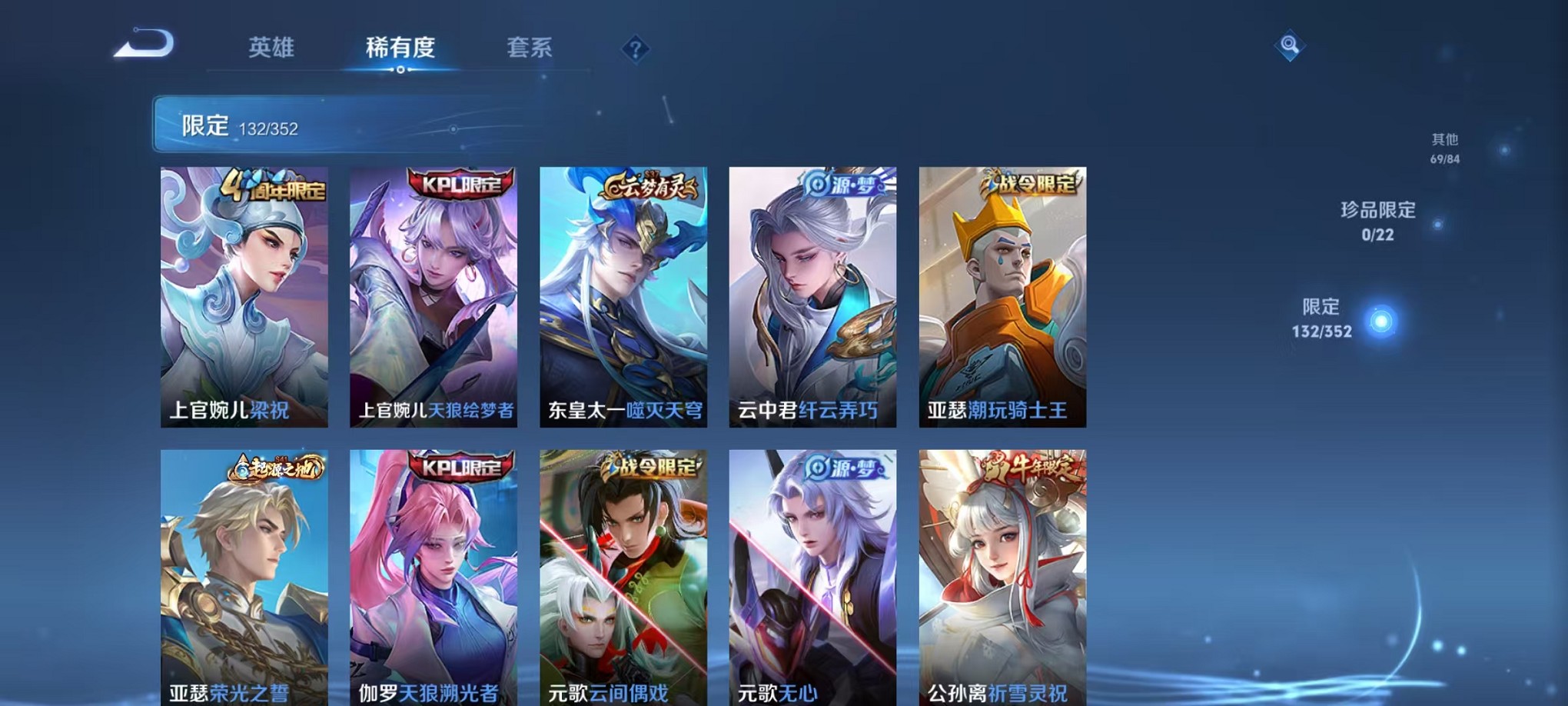Click the 云梦有灵 badge on 东皇太一
This screenshot has width=1568, height=706.
650,185
